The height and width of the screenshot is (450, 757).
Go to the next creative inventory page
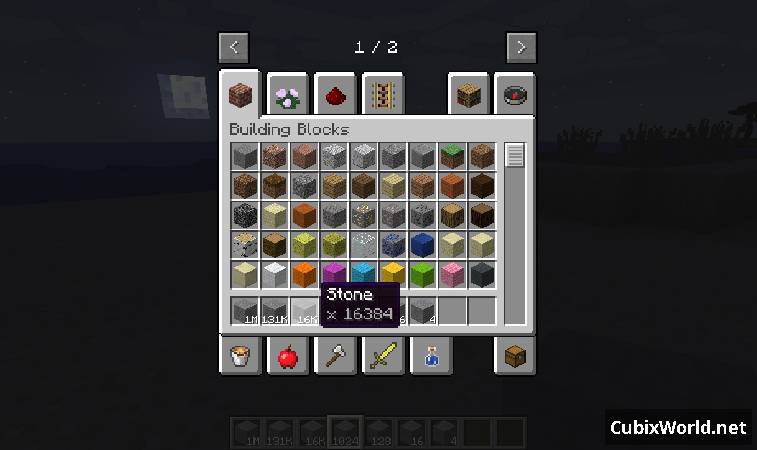(x=521, y=47)
